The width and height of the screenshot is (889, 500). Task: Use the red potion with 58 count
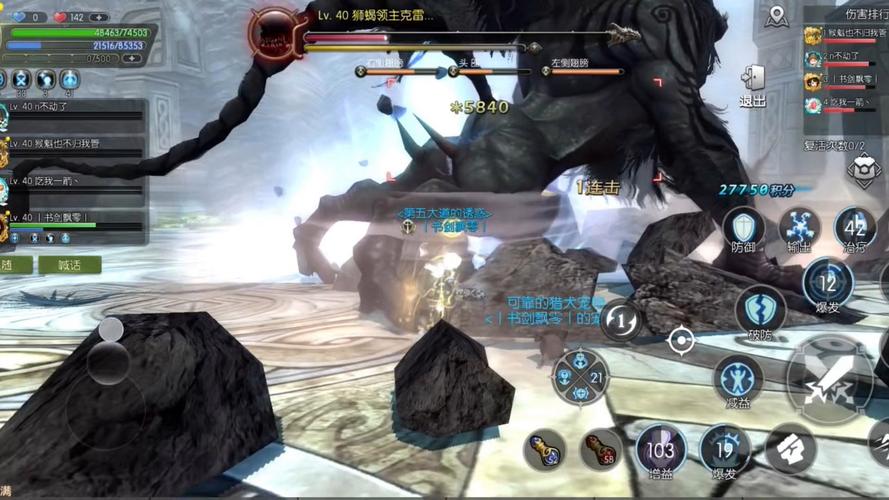601,450
